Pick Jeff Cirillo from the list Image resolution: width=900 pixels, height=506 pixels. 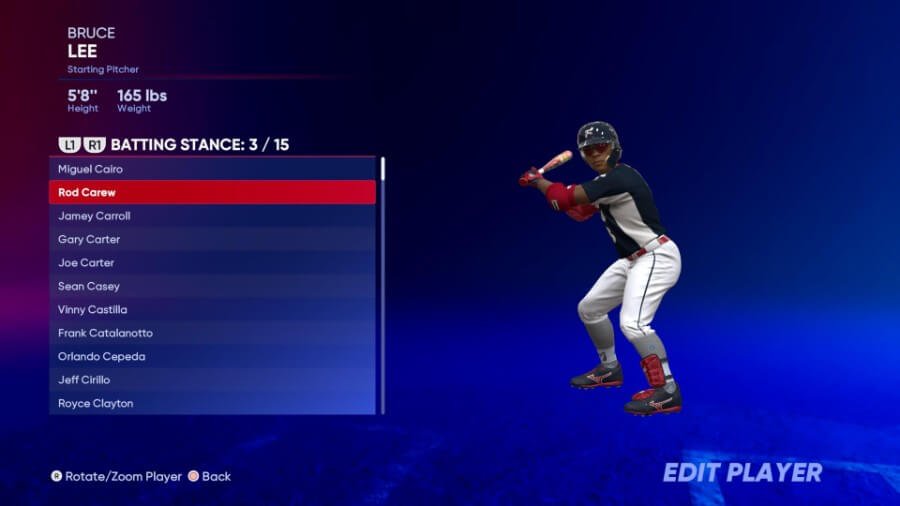coord(212,380)
